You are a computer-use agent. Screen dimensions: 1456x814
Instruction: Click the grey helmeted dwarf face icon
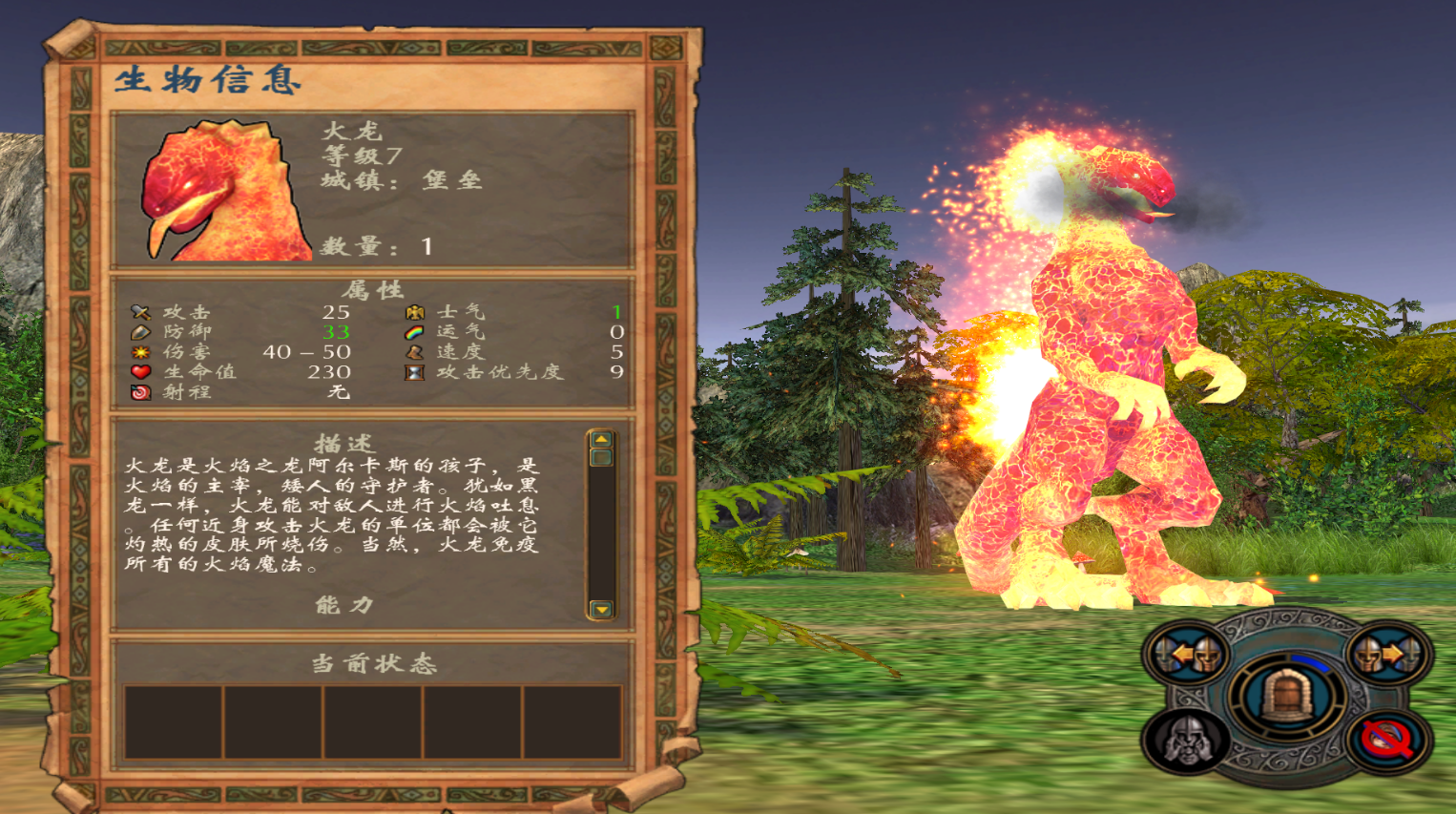(x=1187, y=741)
